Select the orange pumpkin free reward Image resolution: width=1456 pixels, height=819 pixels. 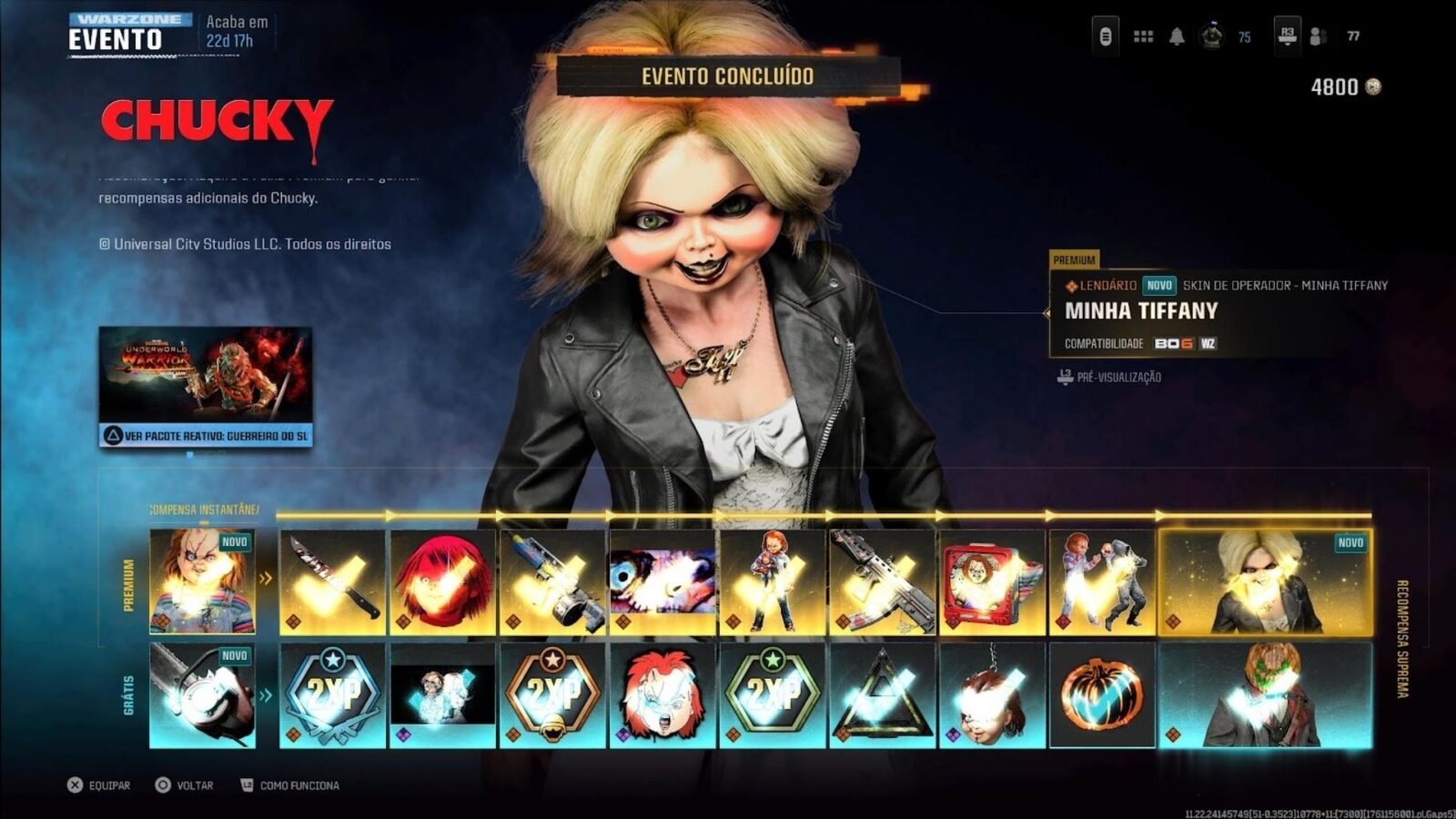(1102, 695)
